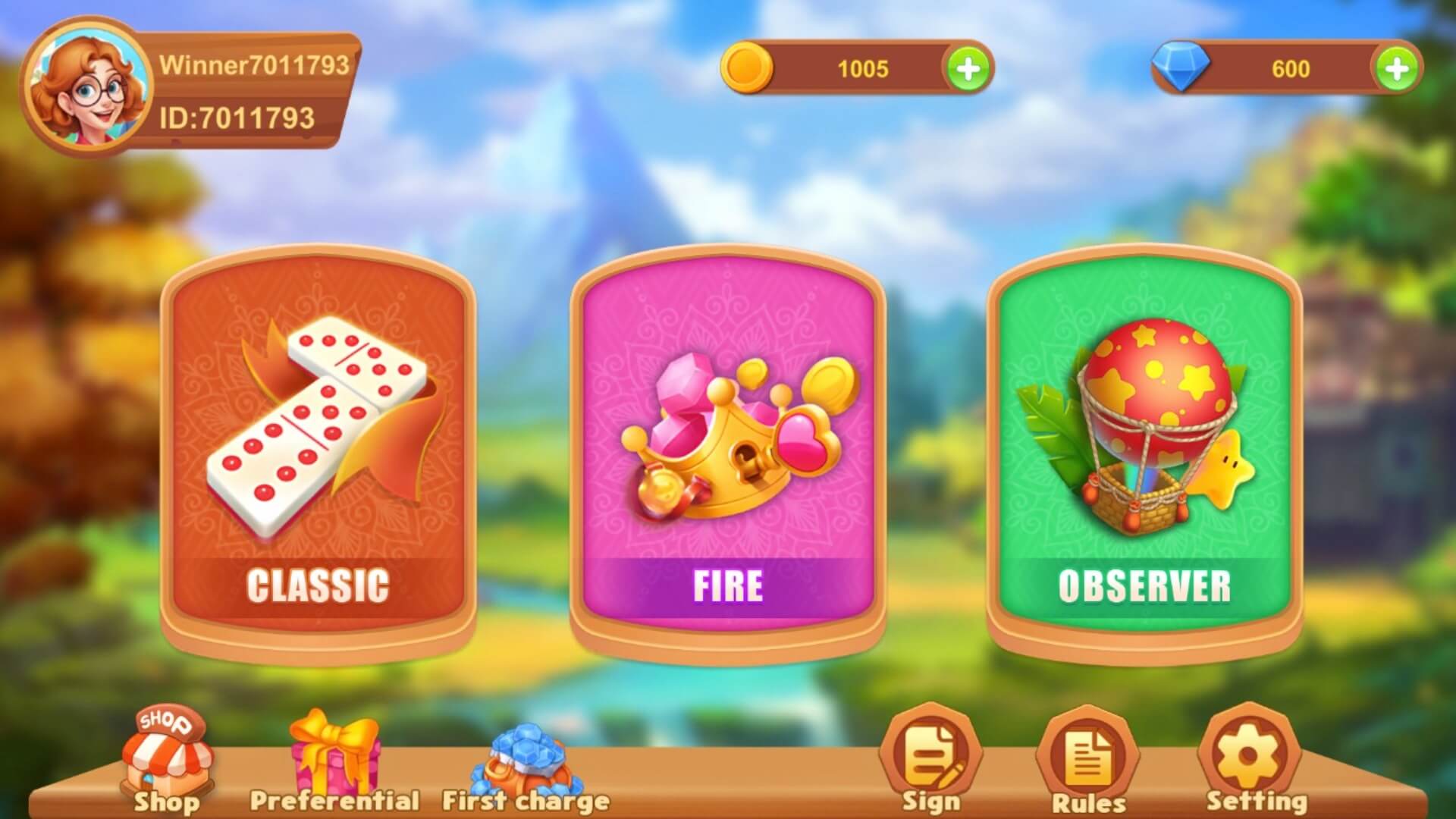Open the Preferential gift offer
This screenshot has height=819, width=1456.
point(334,762)
